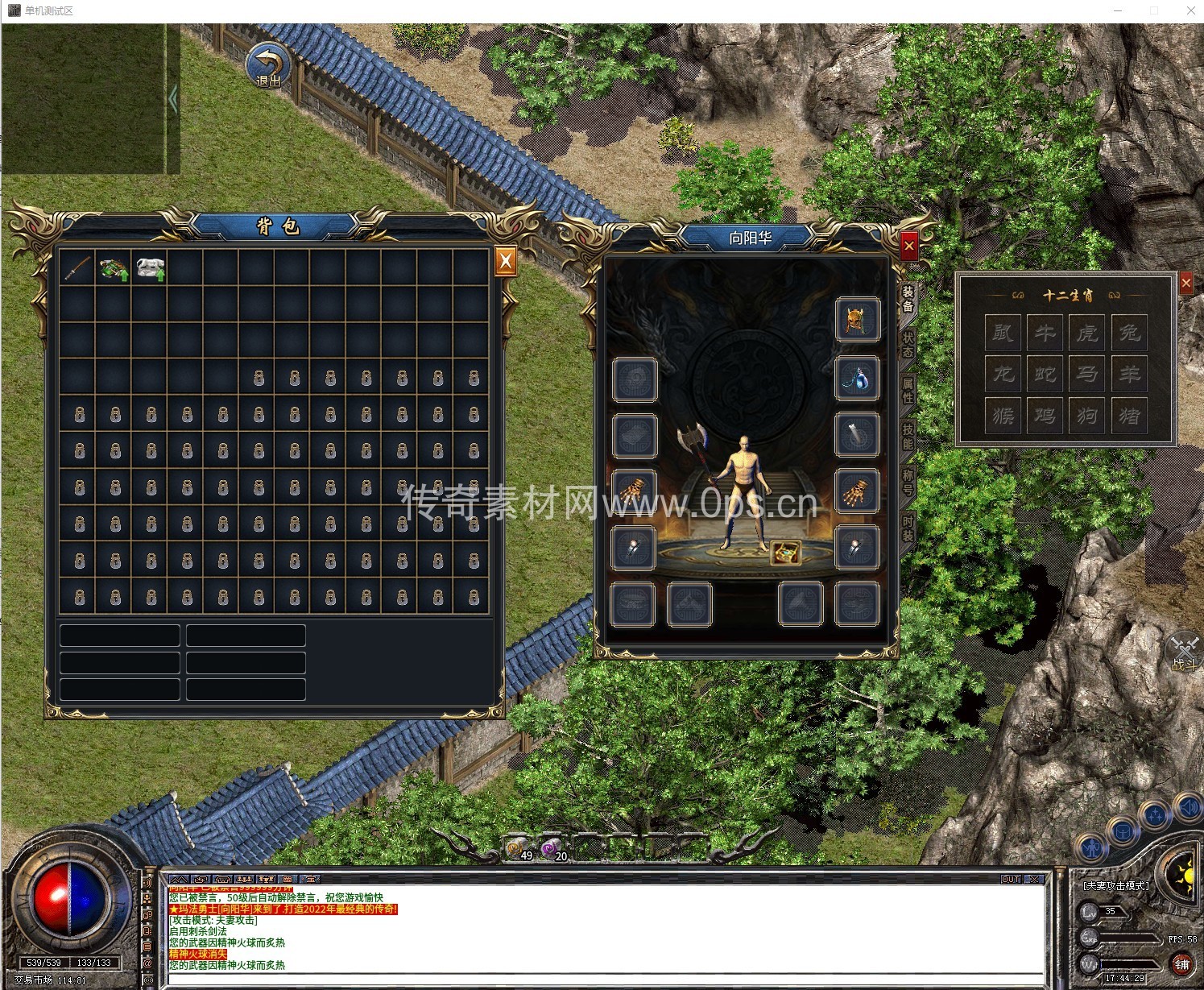
Task: Select the white cloth armor in backpack
Action: pyautogui.click(x=150, y=268)
